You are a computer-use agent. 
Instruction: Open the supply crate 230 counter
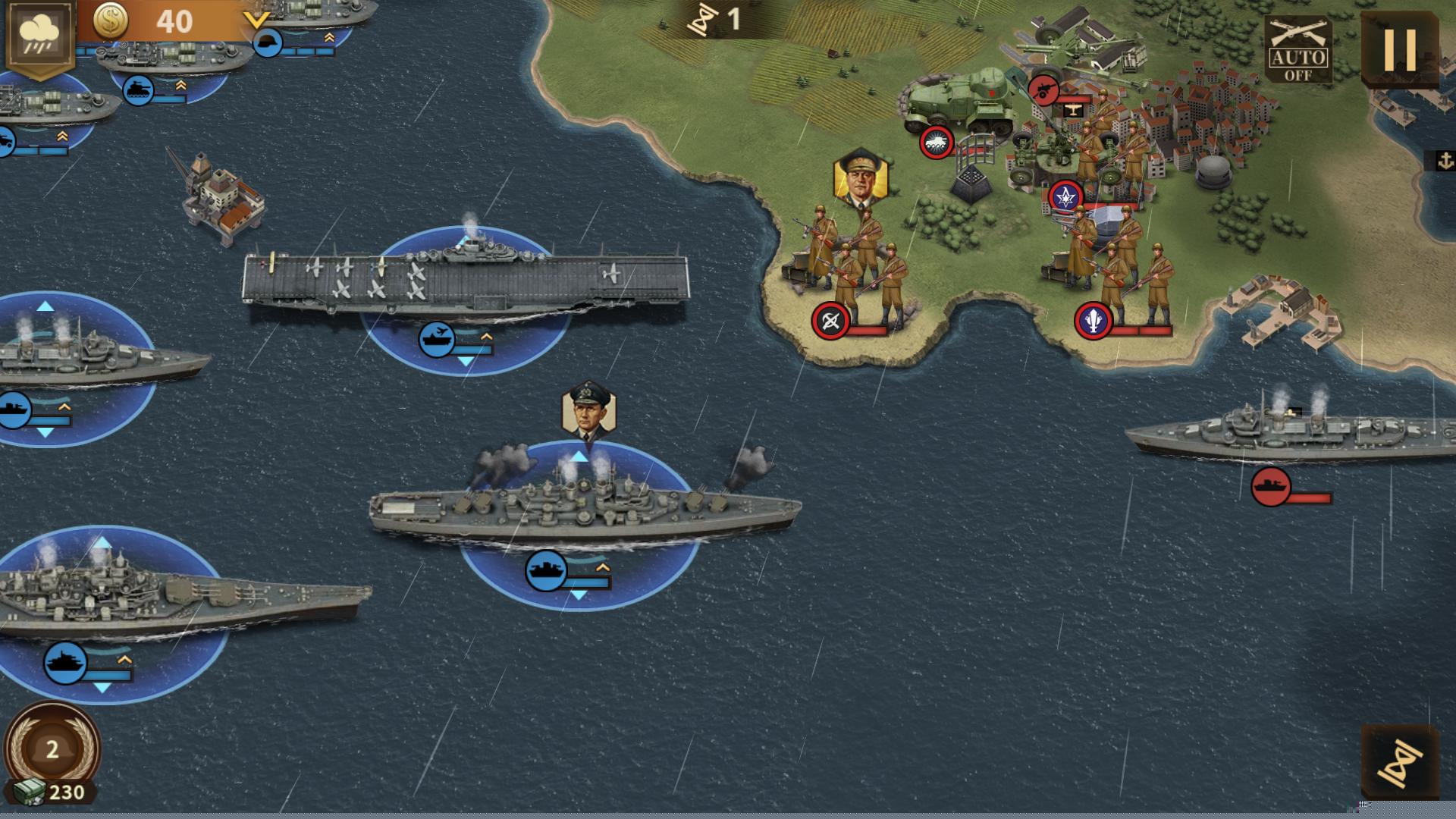[x=52, y=792]
